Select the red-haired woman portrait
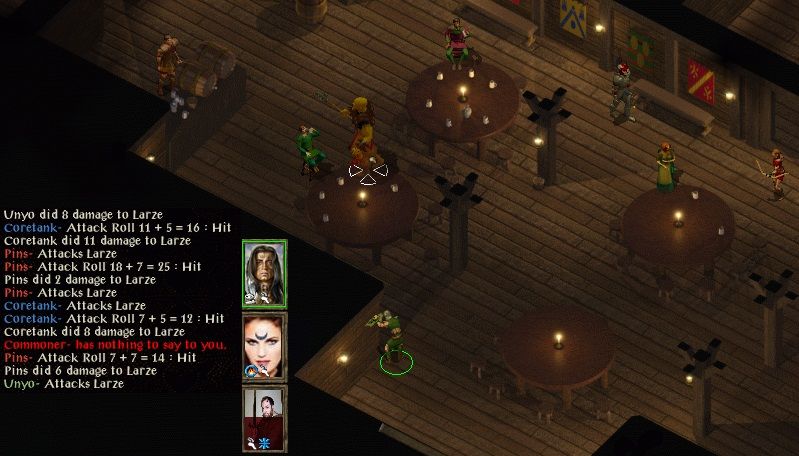Screen dimensions: 799x456 264,345
